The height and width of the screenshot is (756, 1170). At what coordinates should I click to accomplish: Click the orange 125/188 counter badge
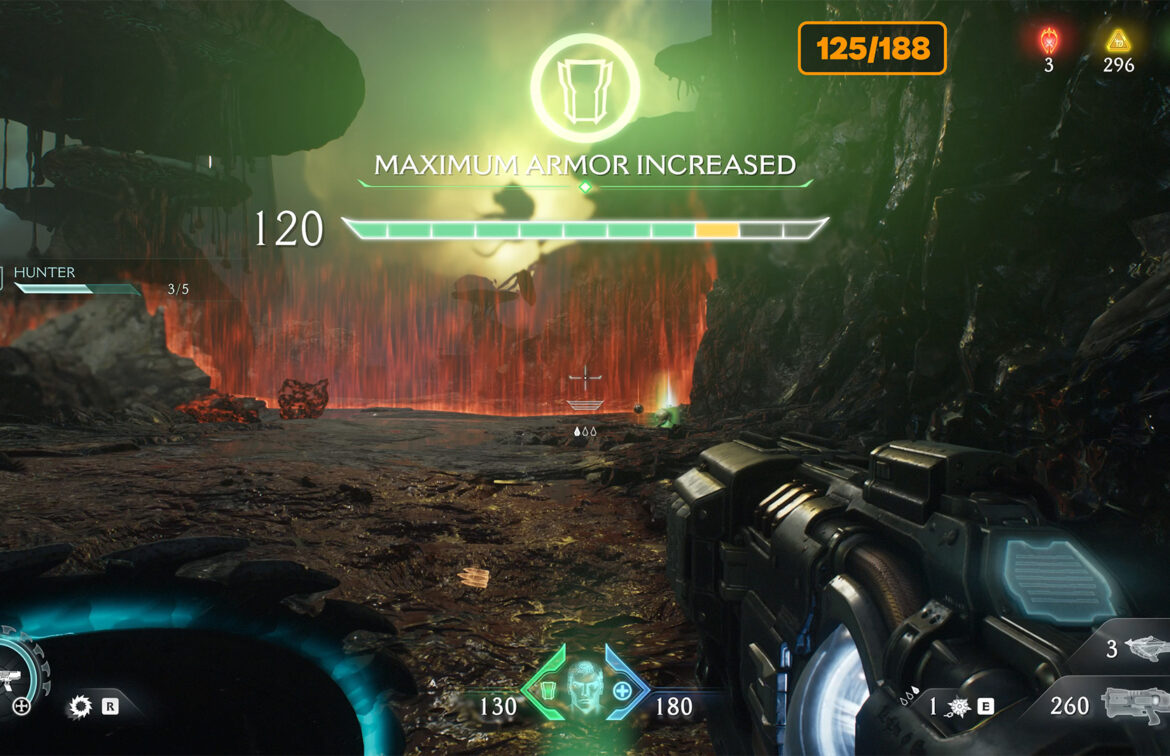(872, 48)
